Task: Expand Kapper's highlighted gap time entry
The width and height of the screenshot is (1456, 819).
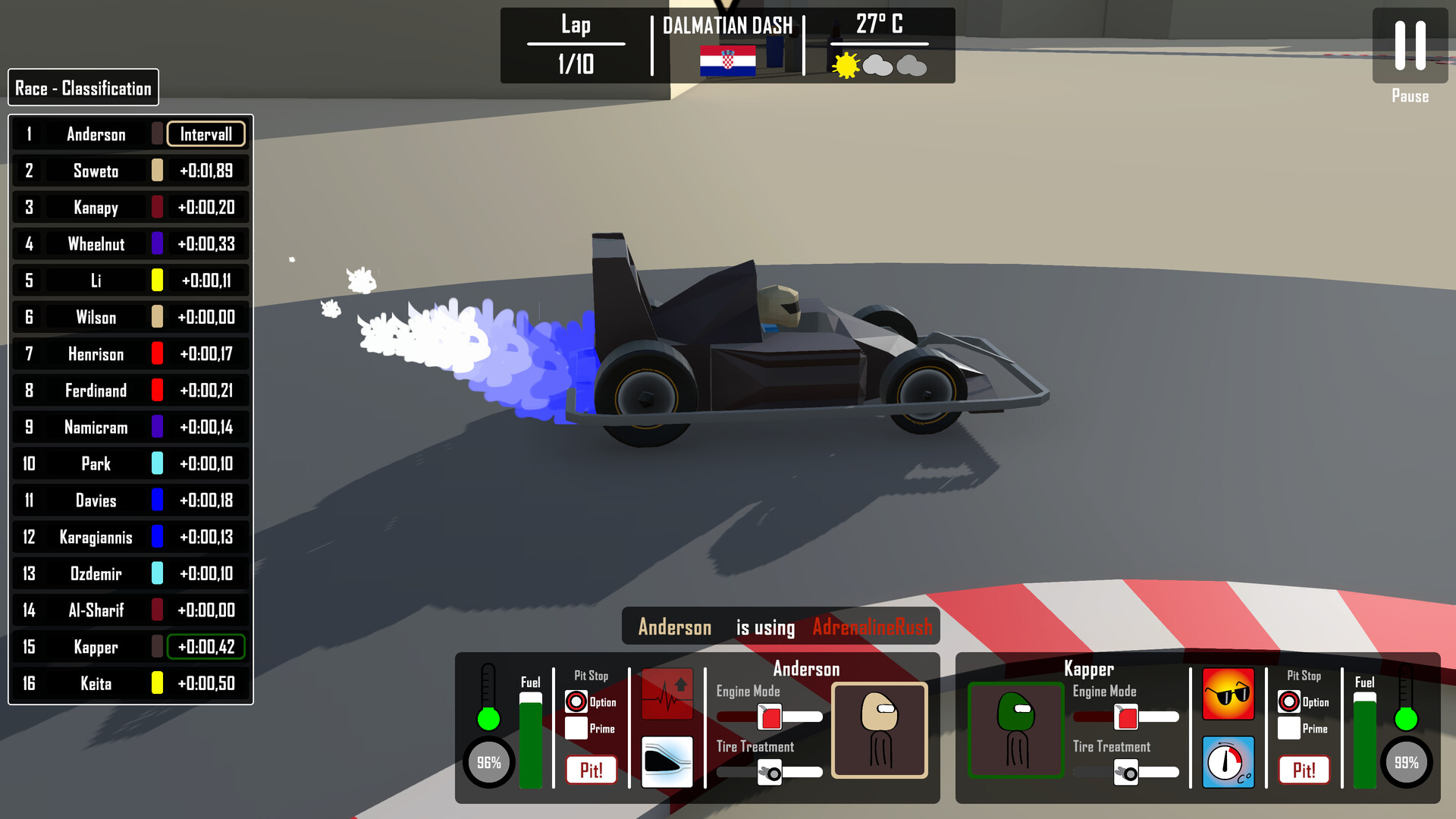Action: (206, 647)
